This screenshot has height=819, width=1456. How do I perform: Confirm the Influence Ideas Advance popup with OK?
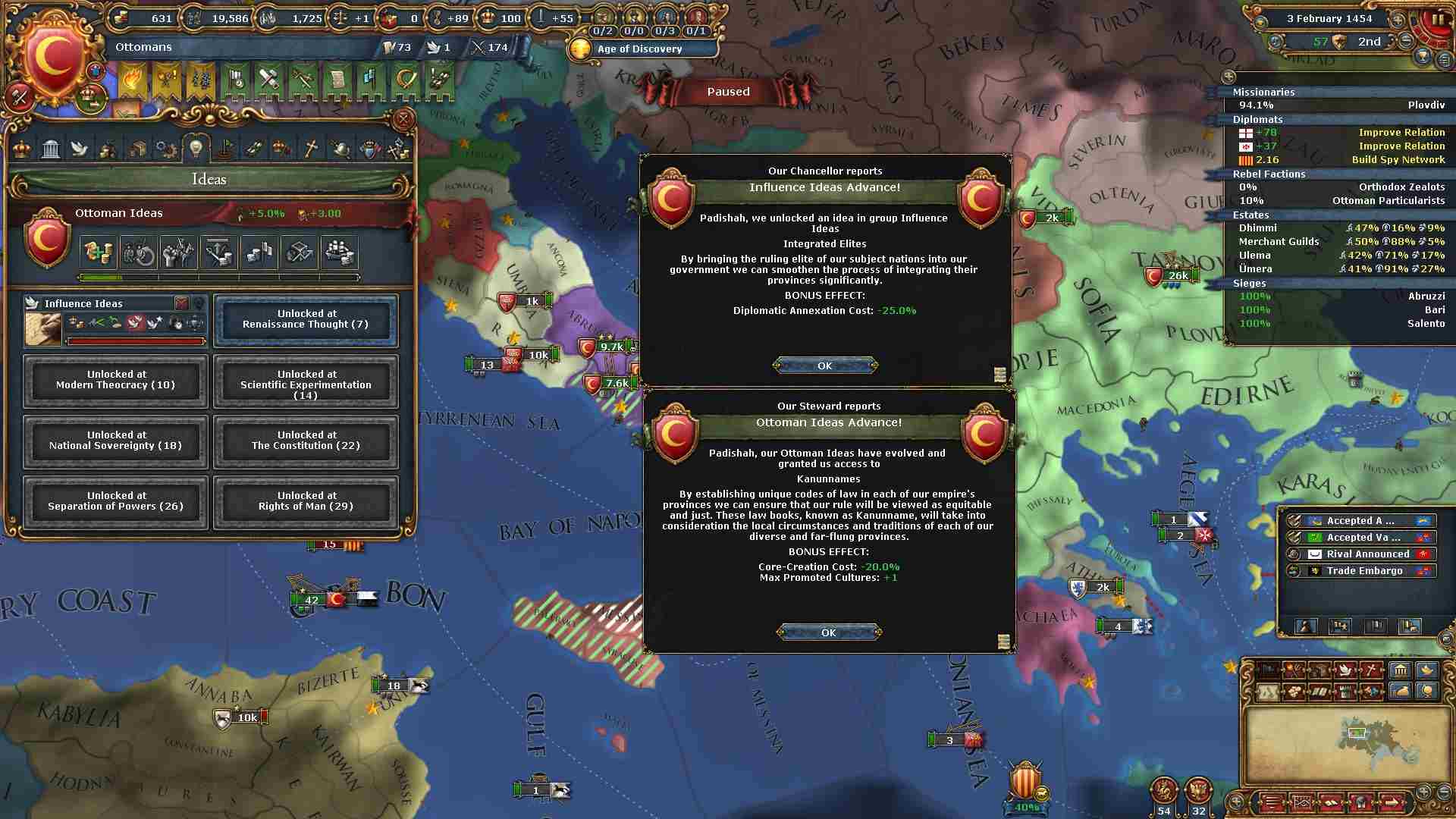tap(825, 366)
